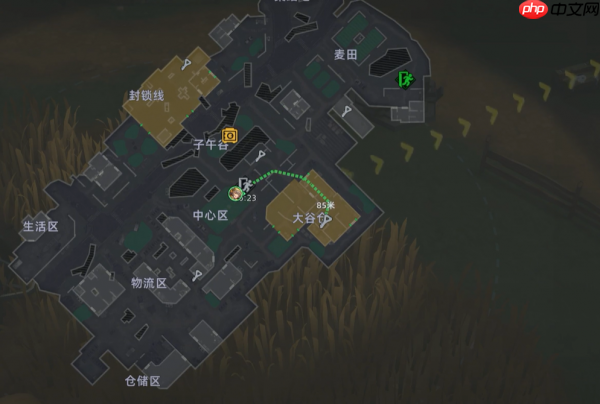
Task: Select the yellow safe box marker
Action: tap(229, 134)
